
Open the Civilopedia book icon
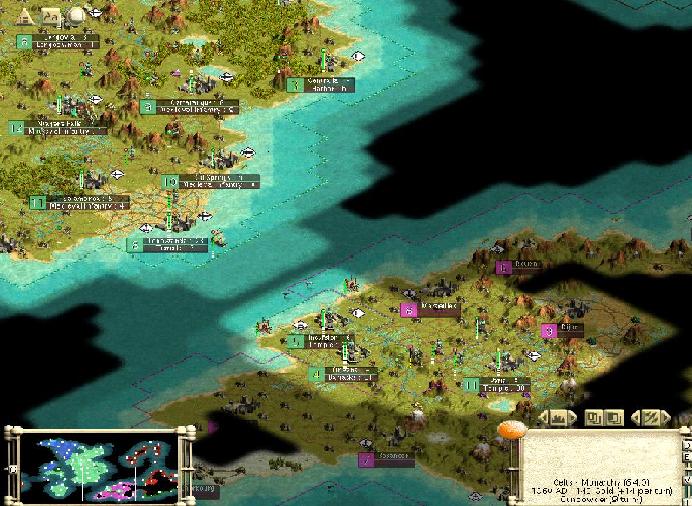52,16
